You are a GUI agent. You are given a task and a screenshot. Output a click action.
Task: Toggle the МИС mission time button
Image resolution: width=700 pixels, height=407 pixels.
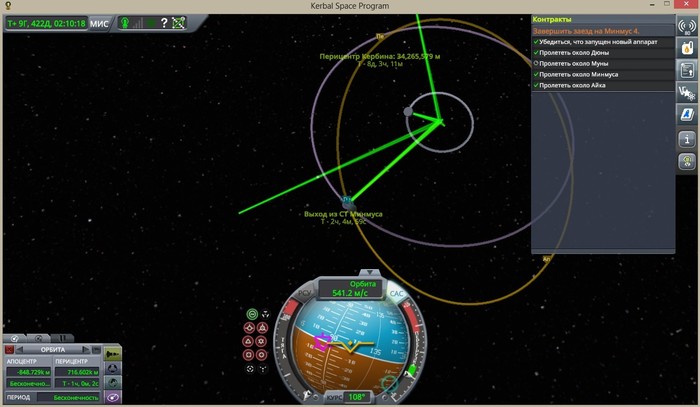(x=99, y=23)
